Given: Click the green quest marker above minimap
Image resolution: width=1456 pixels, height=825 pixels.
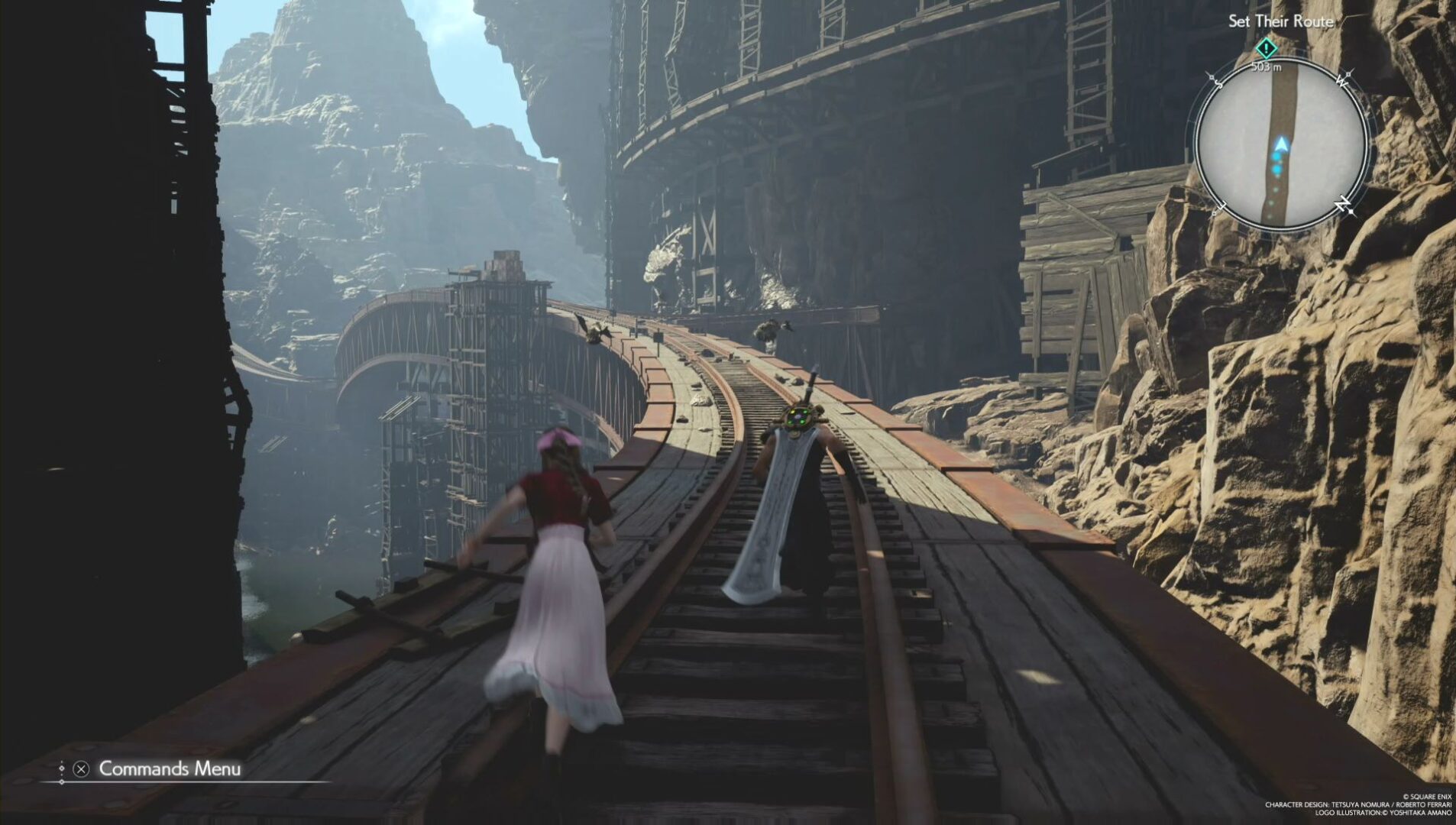Looking at the screenshot, I should pos(1266,49).
